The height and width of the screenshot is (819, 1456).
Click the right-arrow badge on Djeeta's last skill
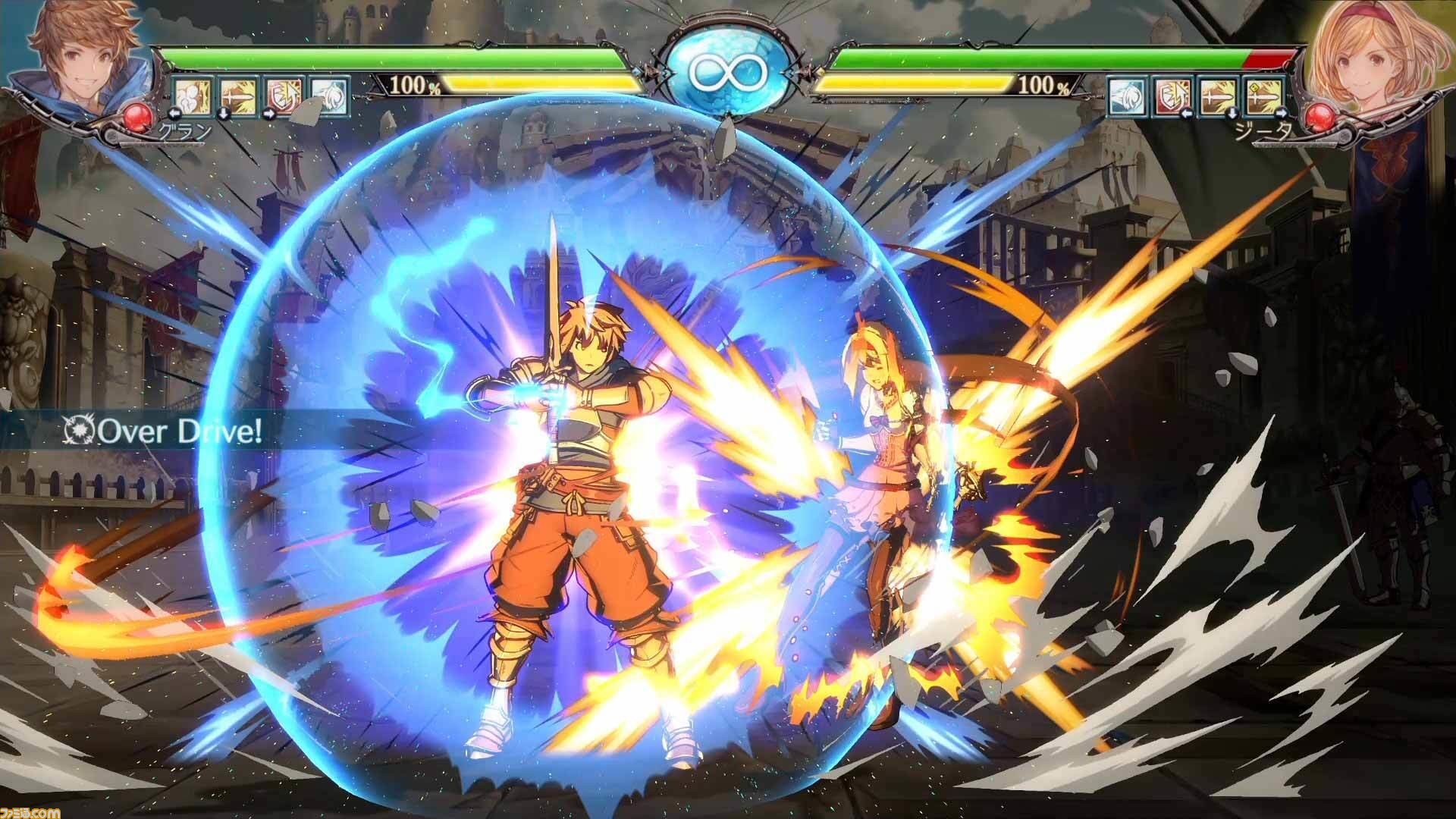(1282, 114)
